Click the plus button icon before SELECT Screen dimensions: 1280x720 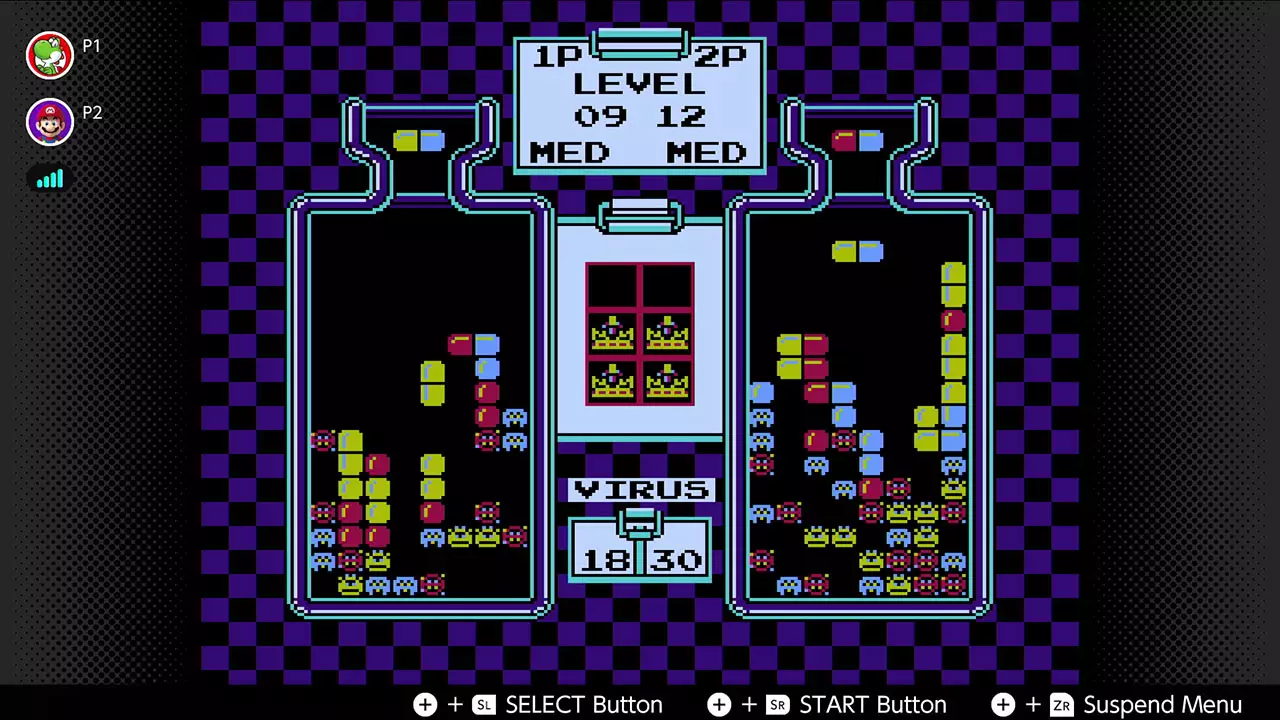tap(425, 705)
